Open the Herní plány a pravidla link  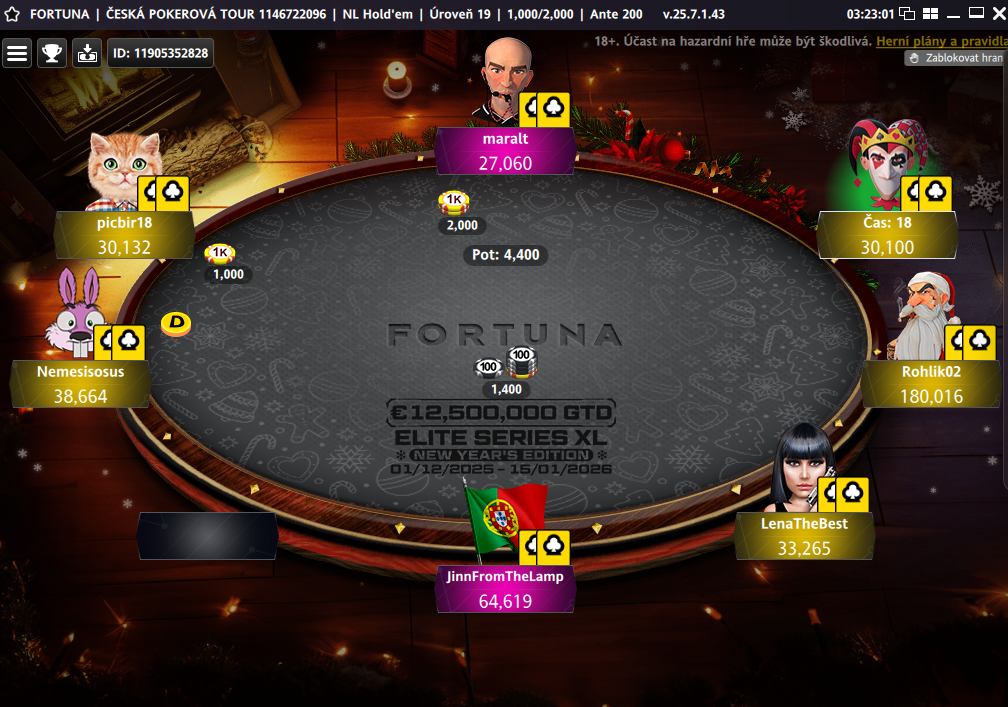click(x=939, y=41)
